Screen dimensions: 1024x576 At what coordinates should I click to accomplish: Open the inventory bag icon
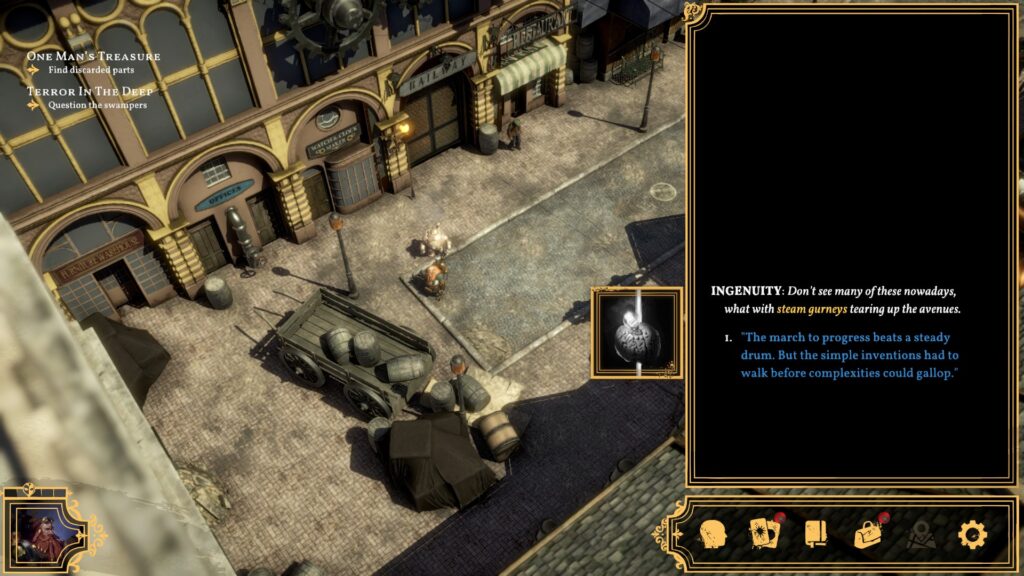868,534
